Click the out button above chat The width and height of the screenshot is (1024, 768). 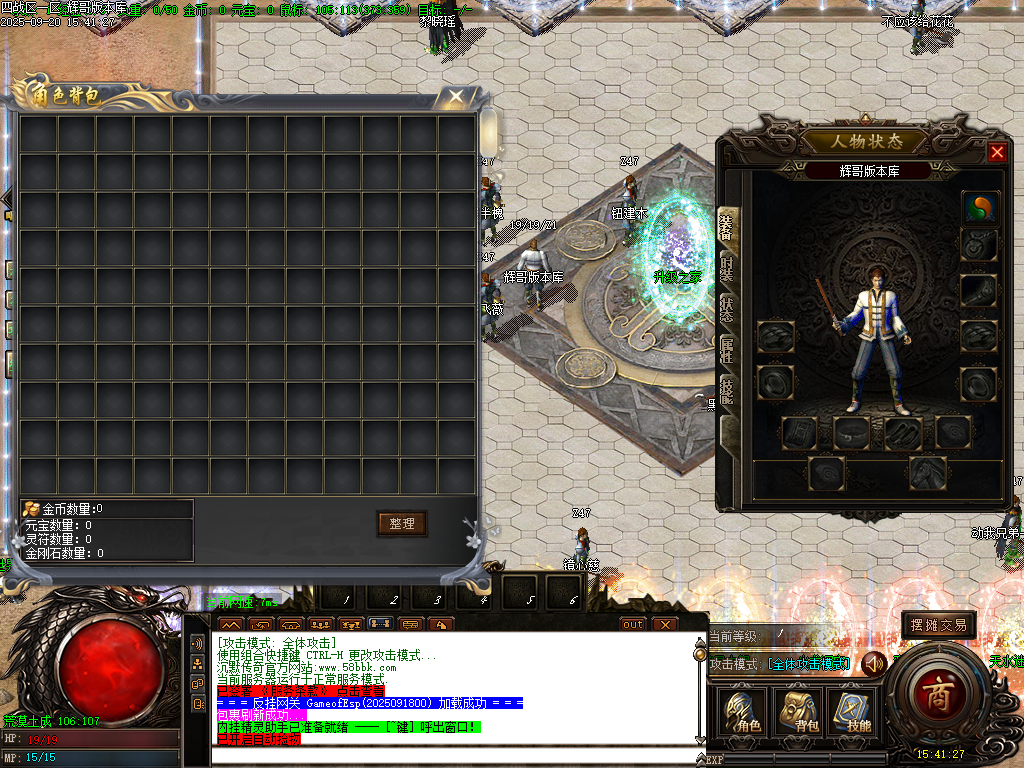(633, 625)
